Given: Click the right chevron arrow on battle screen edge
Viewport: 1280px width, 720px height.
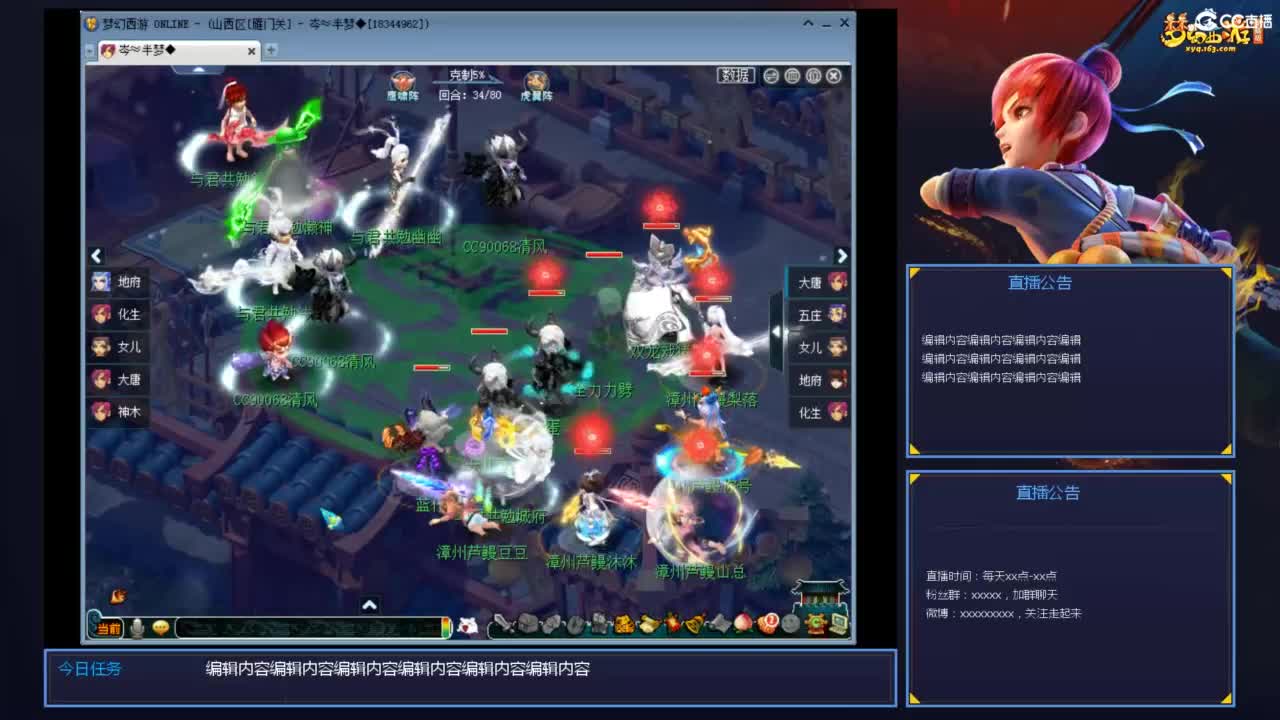Looking at the screenshot, I should [x=842, y=254].
